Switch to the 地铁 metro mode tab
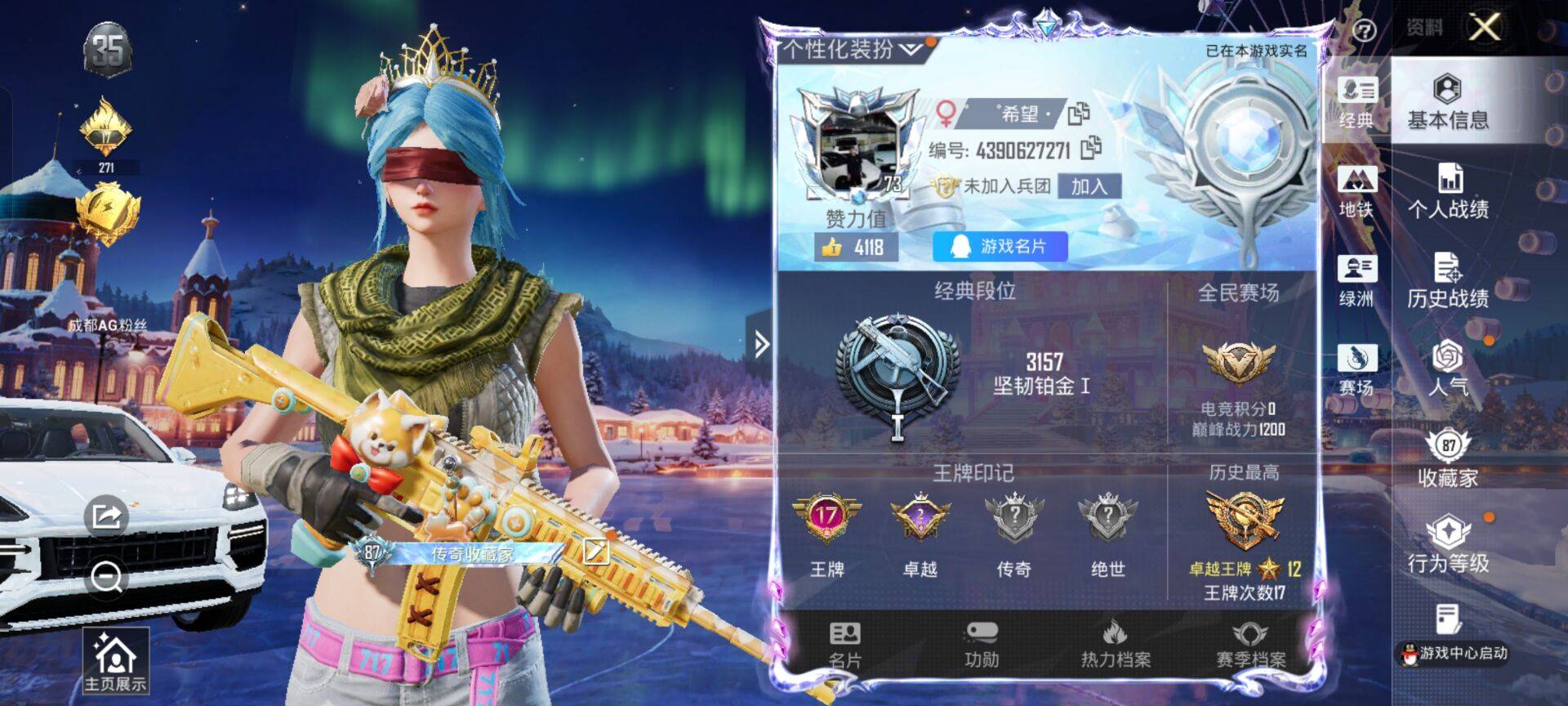Viewport: 1568px width, 706px height. click(x=1356, y=192)
